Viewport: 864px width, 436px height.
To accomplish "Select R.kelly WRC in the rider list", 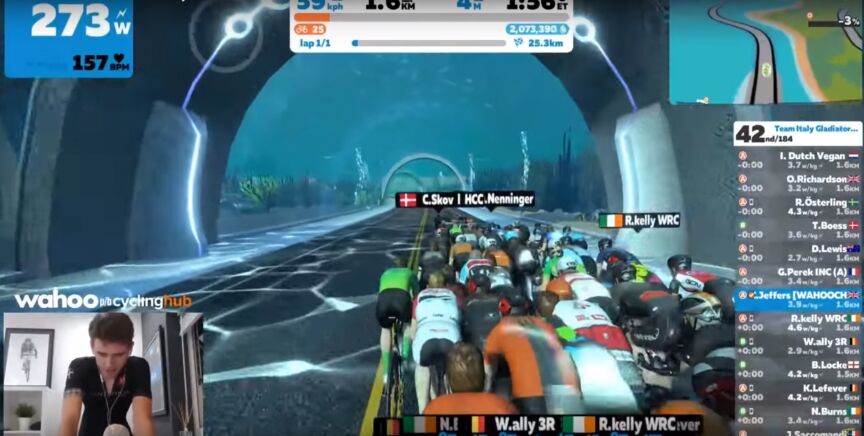I will [x=798, y=322].
